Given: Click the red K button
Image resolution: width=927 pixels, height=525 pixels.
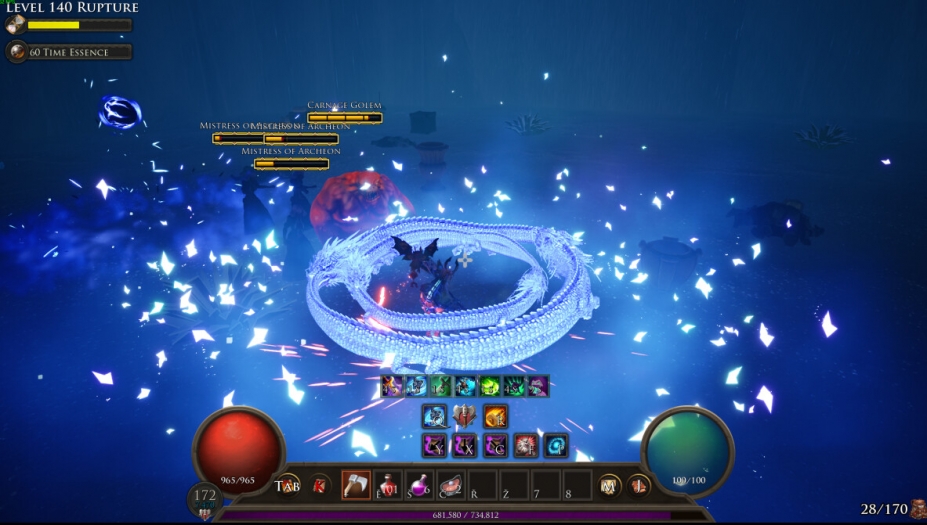Looking at the screenshot, I should point(320,486).
